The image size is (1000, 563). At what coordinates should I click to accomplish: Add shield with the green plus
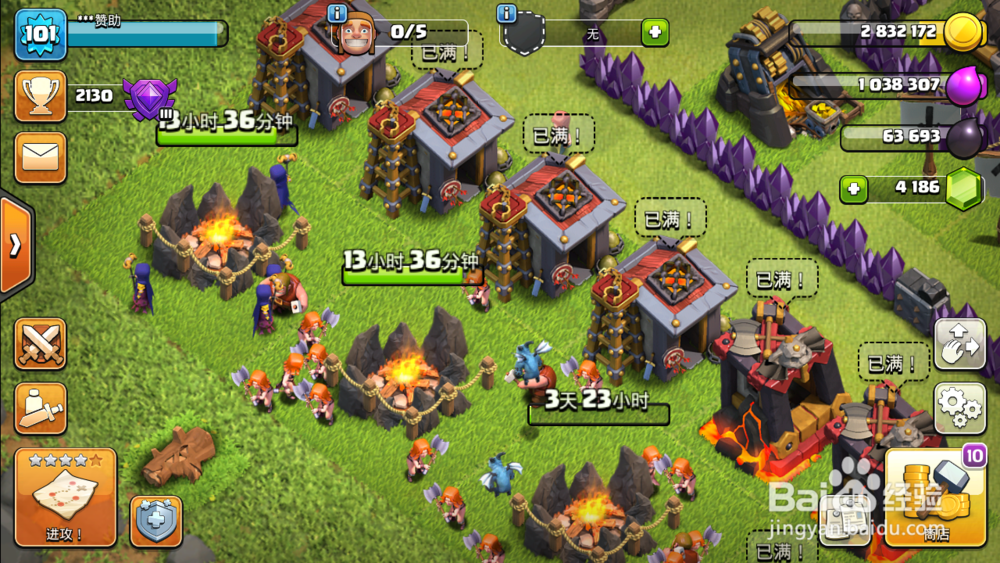655,32
